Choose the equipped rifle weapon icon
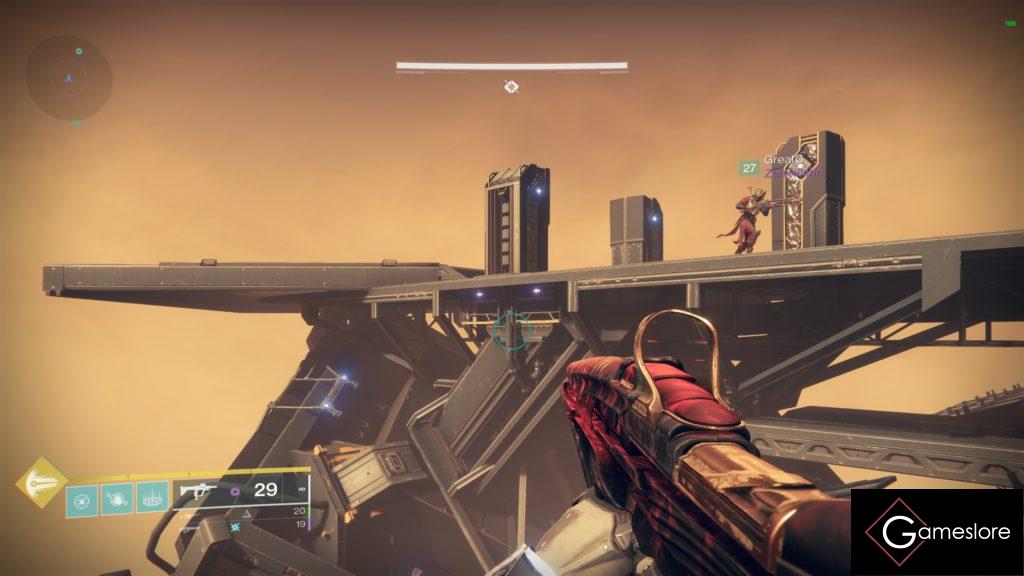This screenshot has height=576, width=1024. (198, 490)
